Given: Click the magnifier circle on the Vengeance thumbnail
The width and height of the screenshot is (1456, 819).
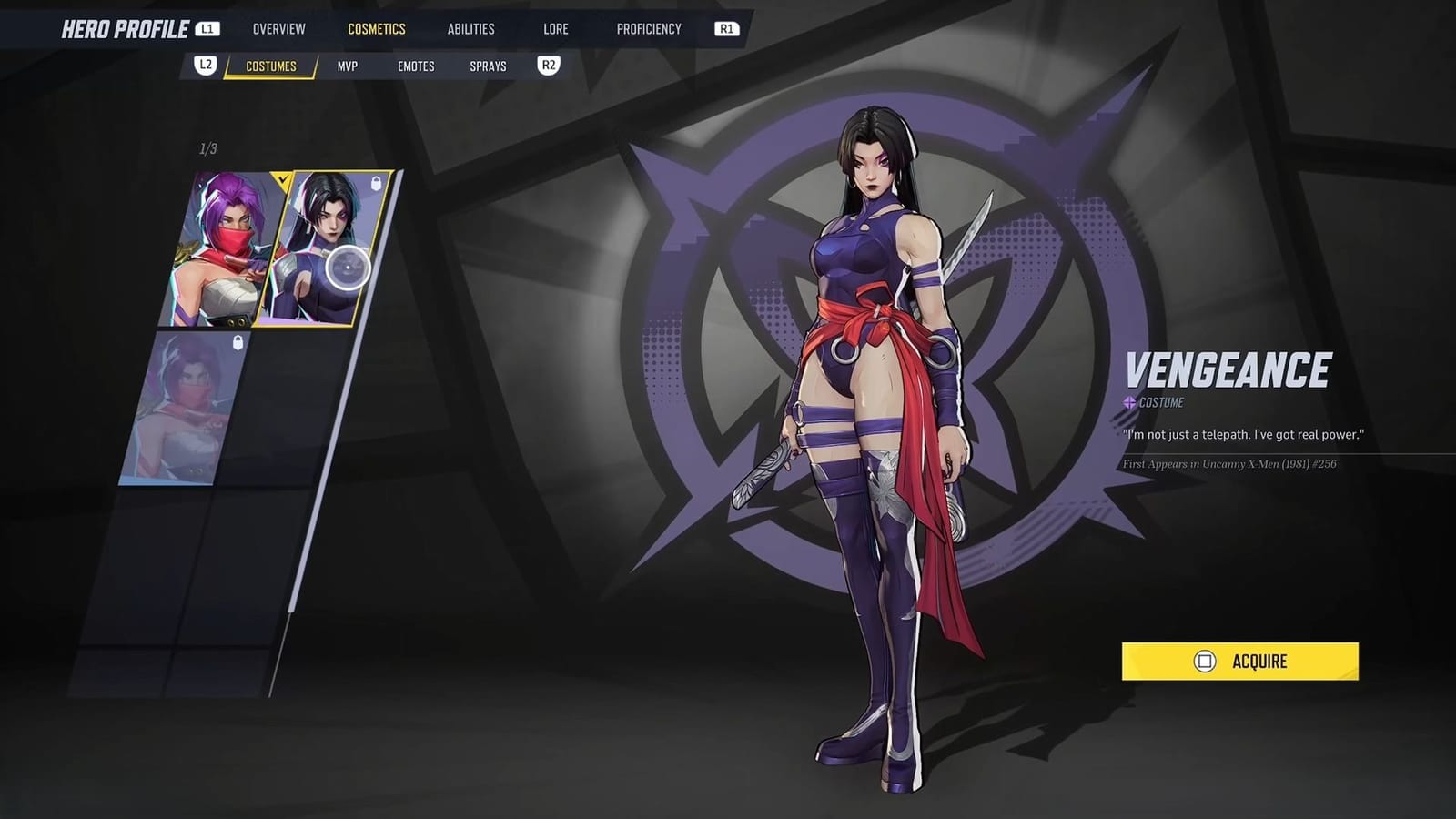Looking at the screenshot, I should click(349, 266).
